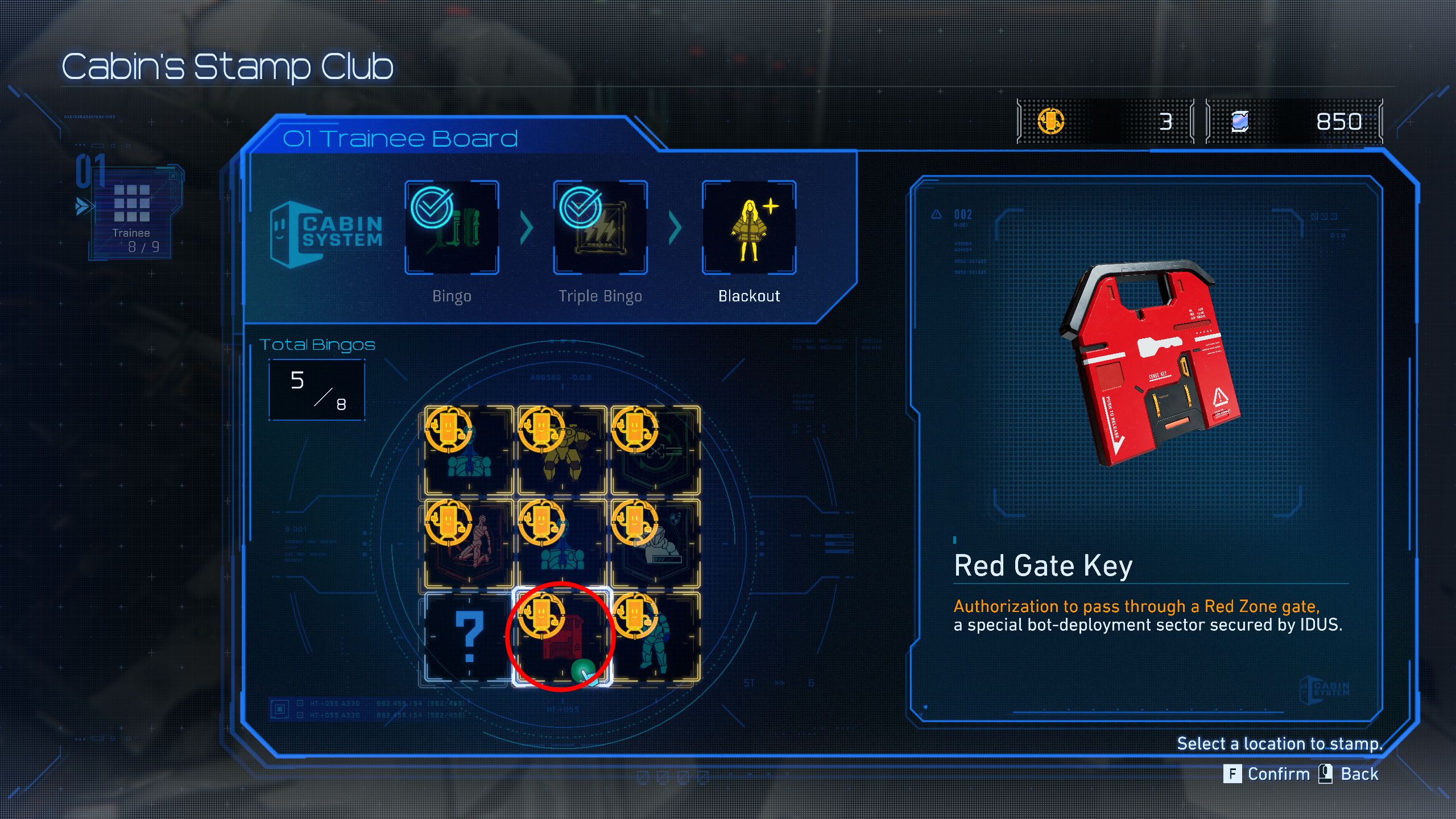Viewport: 1456px width, 819px height.
Task: Click the gem currency icon showing 850
Action: pyautogui.click(x=1240, y=121)
